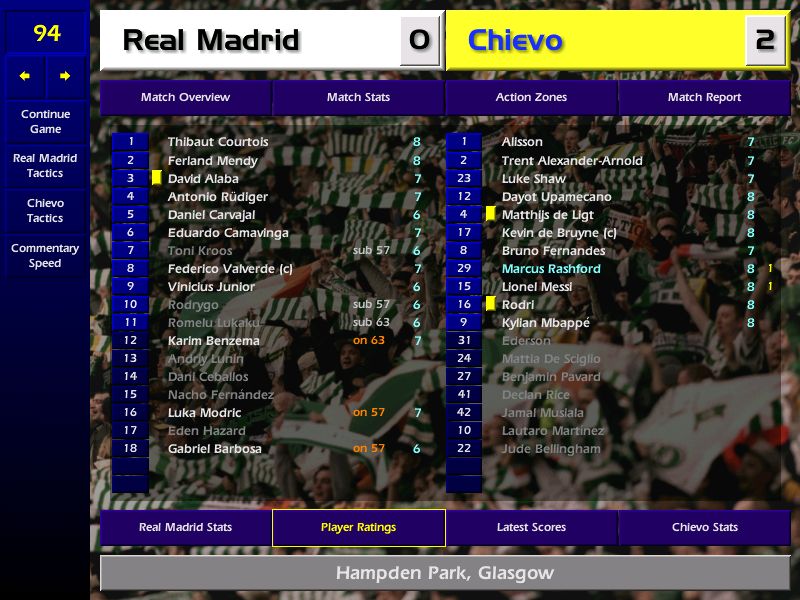Click the Real Madrid team name header
This screenshot has height=600, width=800.
point(211,40)
